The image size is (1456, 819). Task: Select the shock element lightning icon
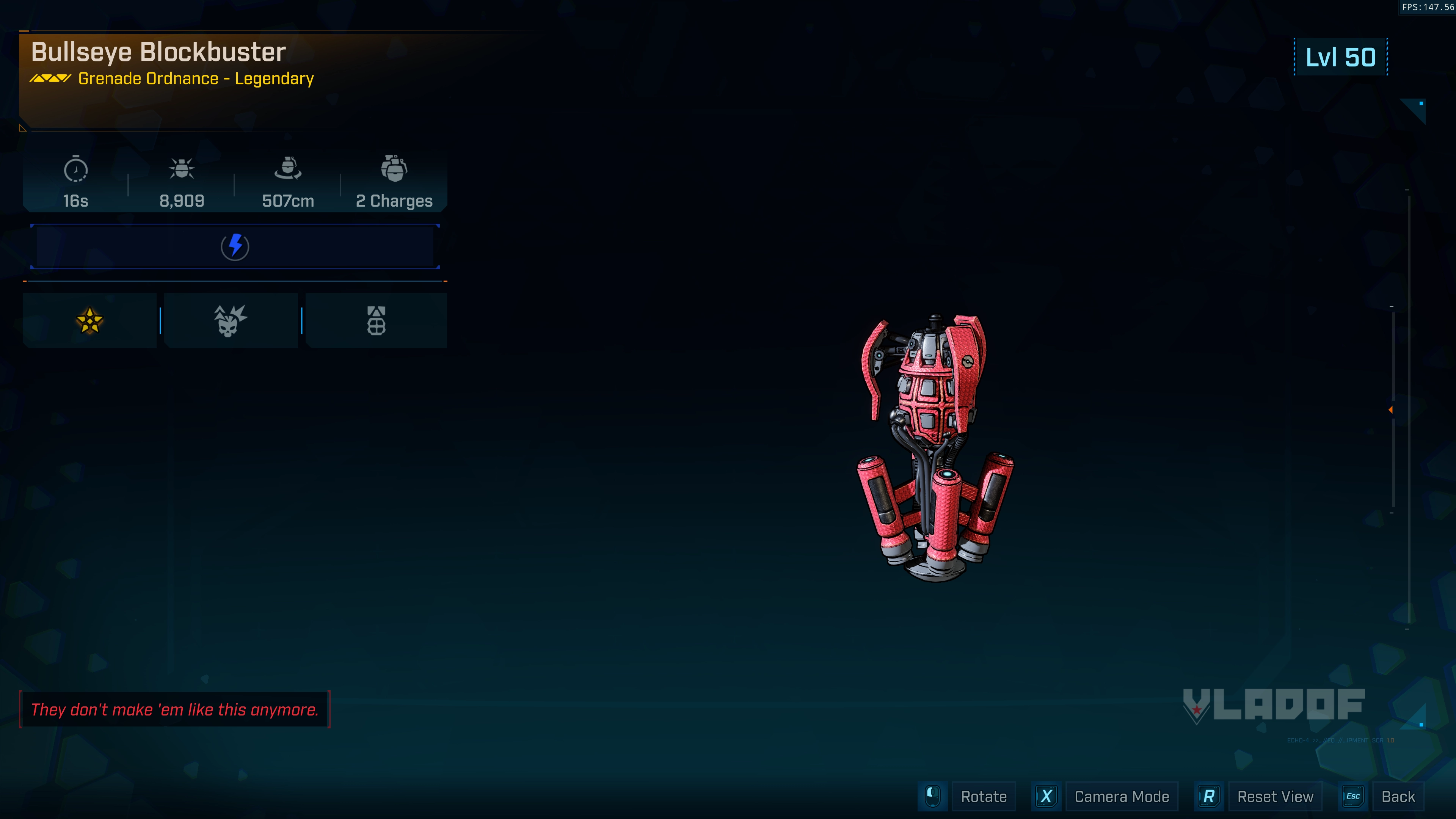[235, 246]
